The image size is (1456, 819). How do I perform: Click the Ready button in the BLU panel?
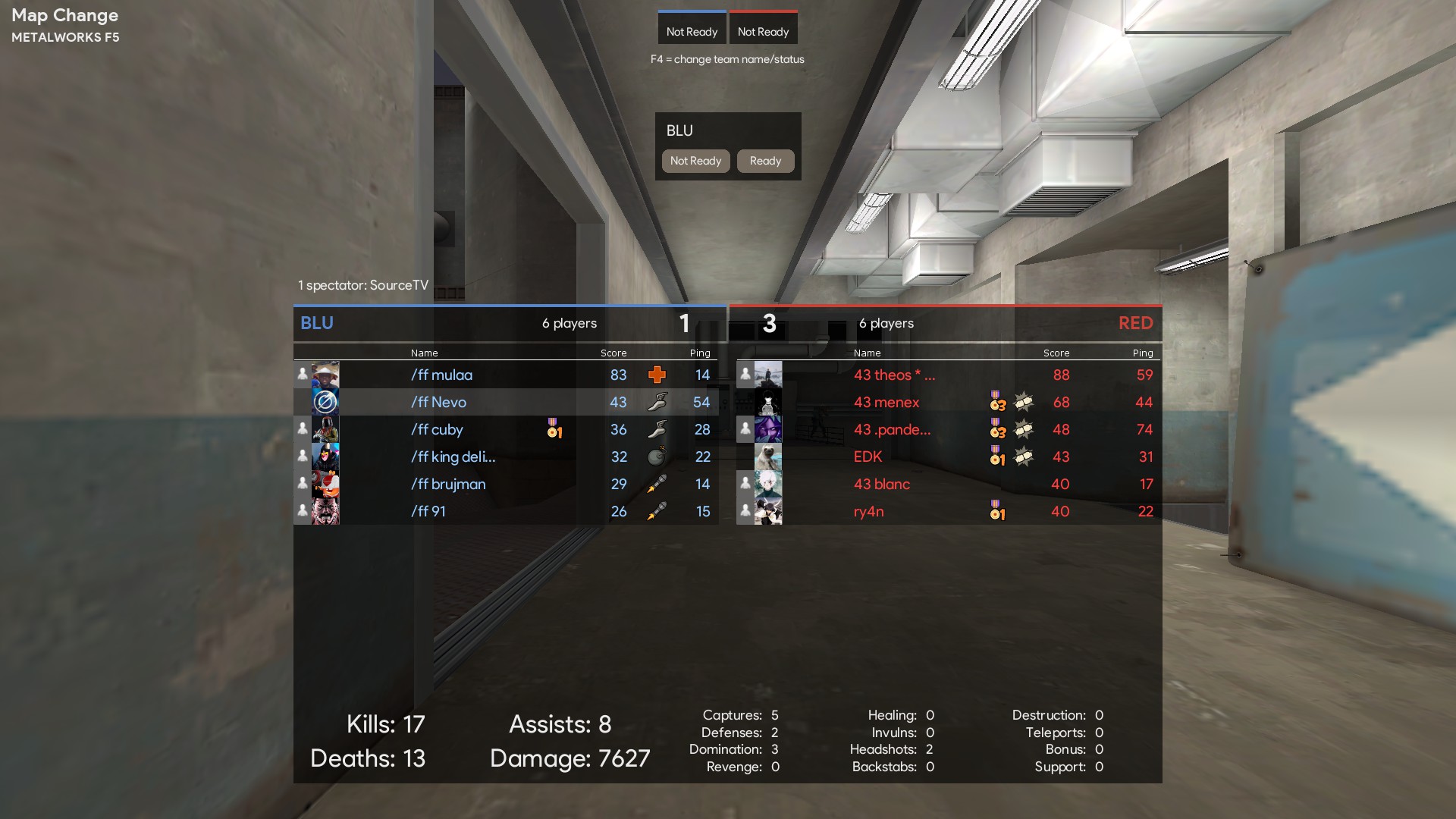(x=765, y=161)
